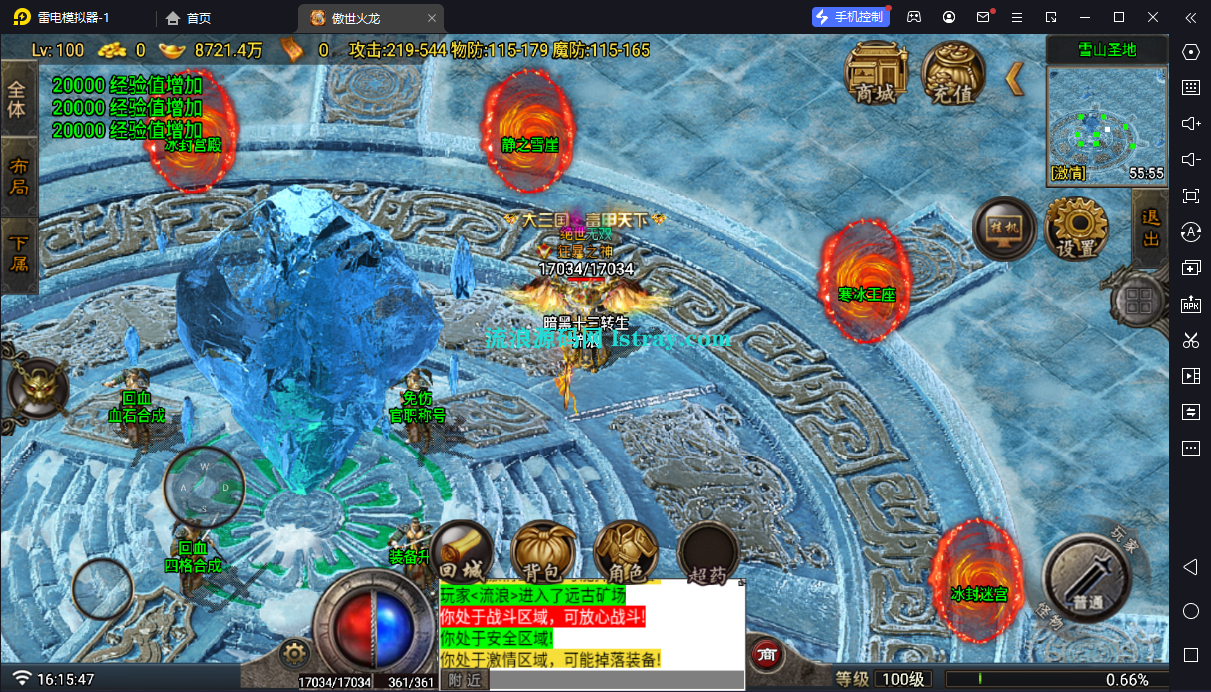Click the 退出 exit tab
The height and width of the screenshot is (692, 1211).
[1150, 228]
